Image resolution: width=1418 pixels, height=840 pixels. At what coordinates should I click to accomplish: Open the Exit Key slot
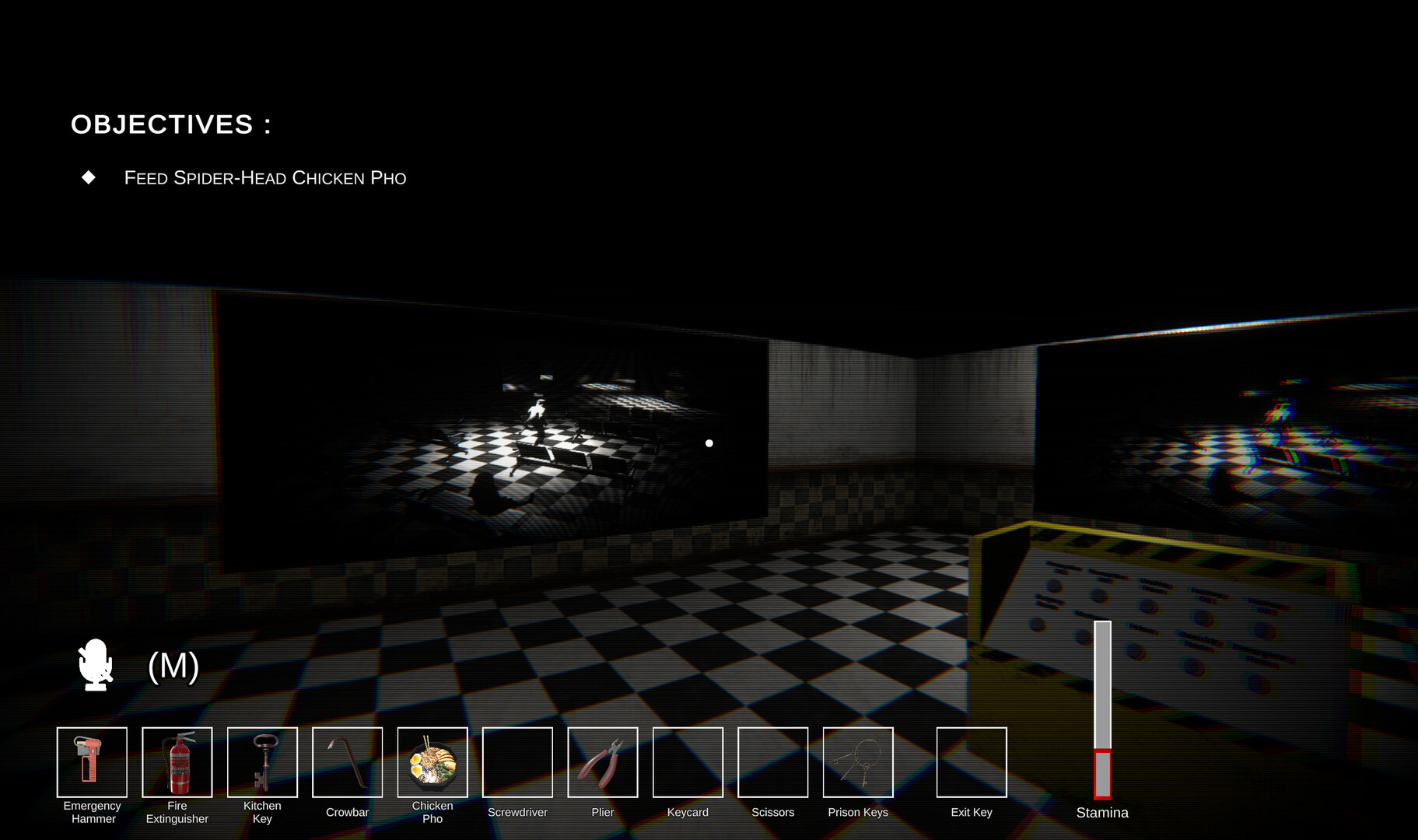(x=972, y=762)
